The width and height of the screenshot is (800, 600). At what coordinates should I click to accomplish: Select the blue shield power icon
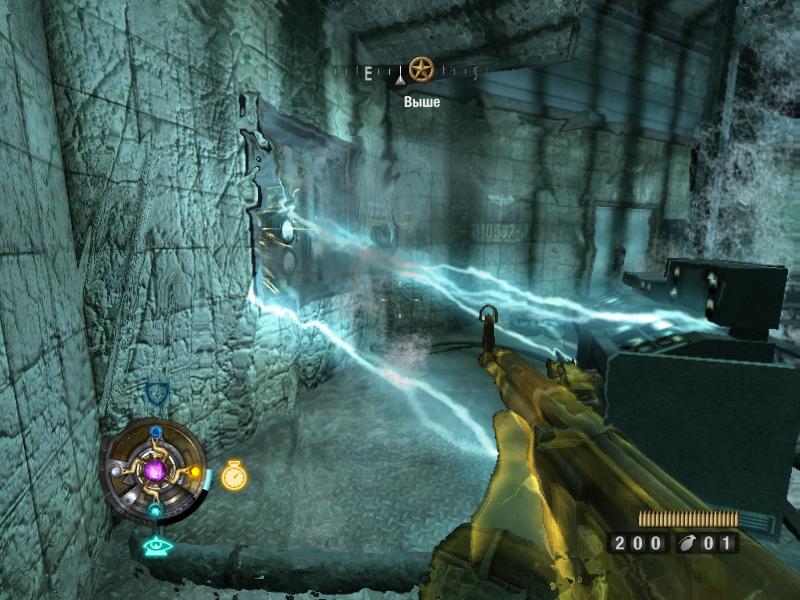156,391
